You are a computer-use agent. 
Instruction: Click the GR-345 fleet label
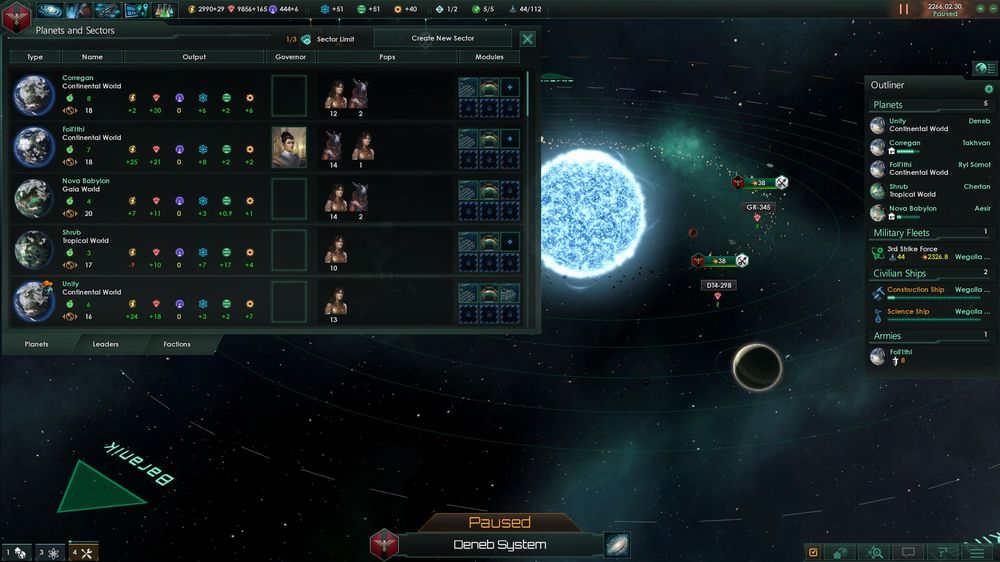coord(757,207)
